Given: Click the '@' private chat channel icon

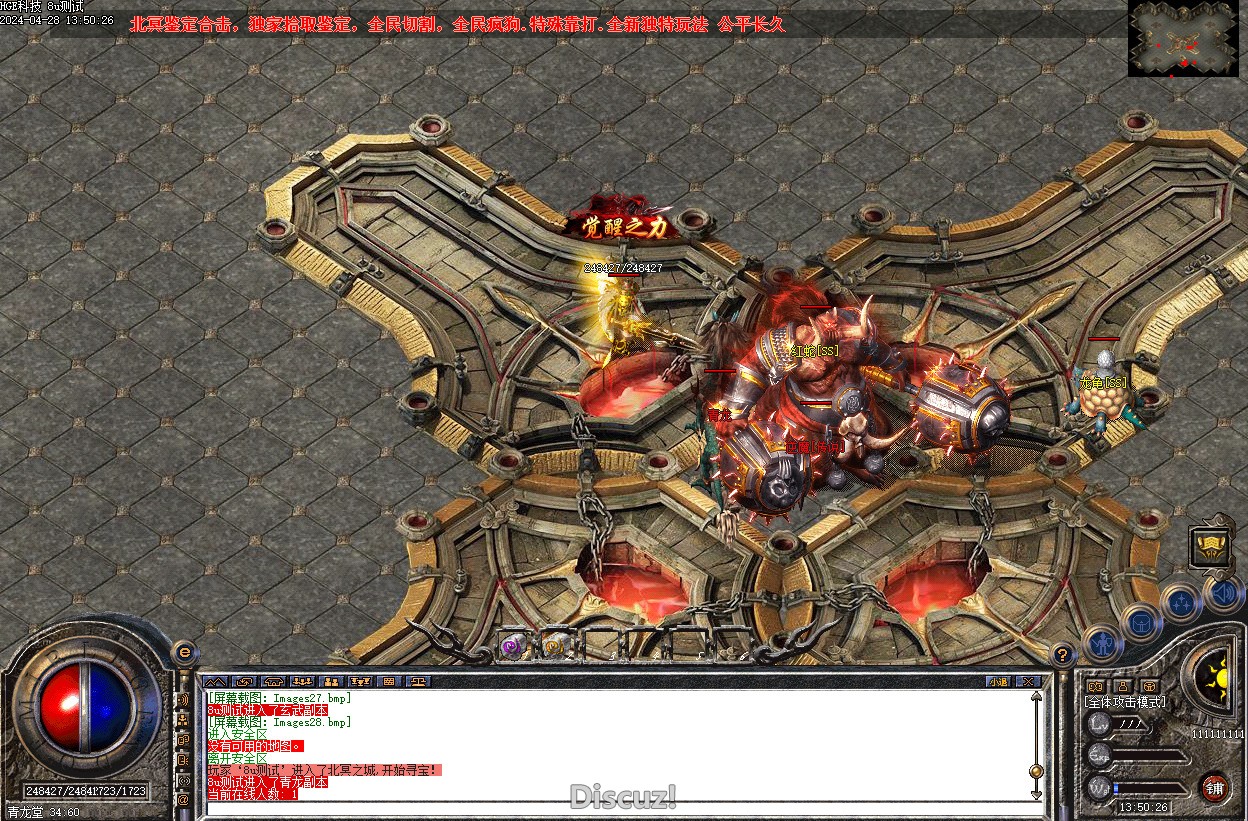Looking at the screenshot, I should [184, 800].
